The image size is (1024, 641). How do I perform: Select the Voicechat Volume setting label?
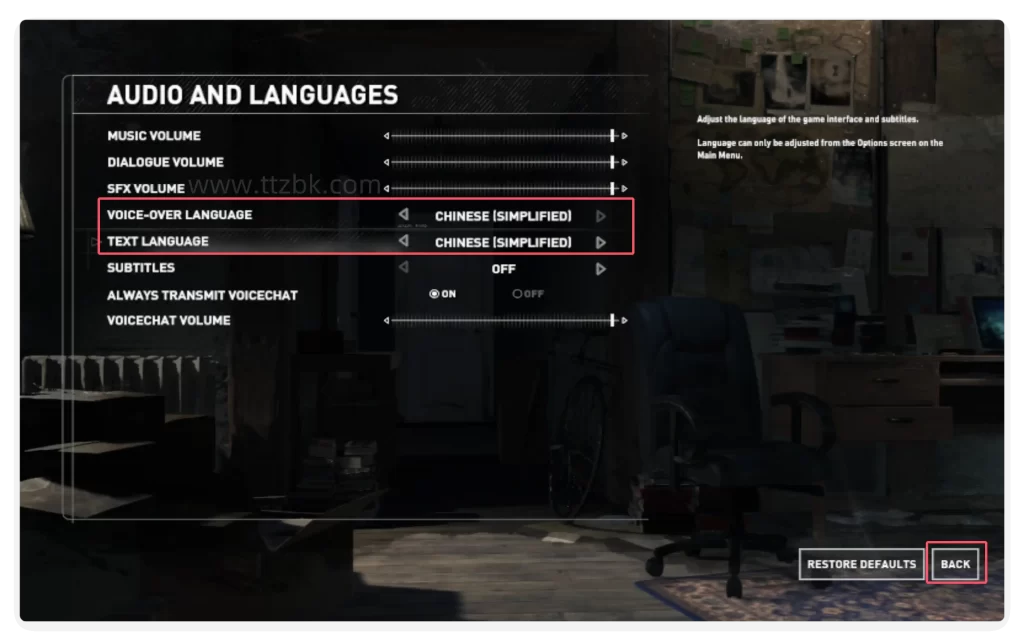tap(169, 321)
